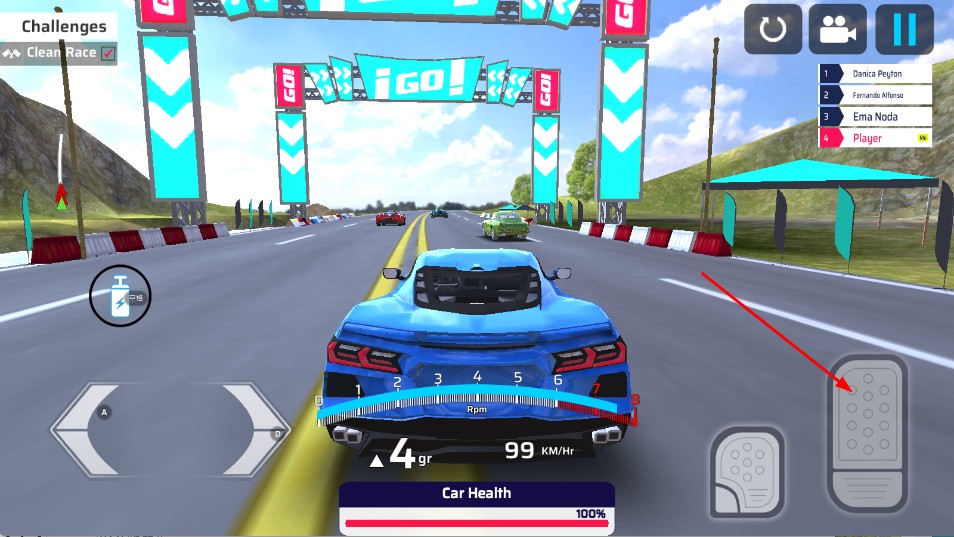Activate the nitro boost bottle
The width and height of the screenshot is (954, 537).
120,296
